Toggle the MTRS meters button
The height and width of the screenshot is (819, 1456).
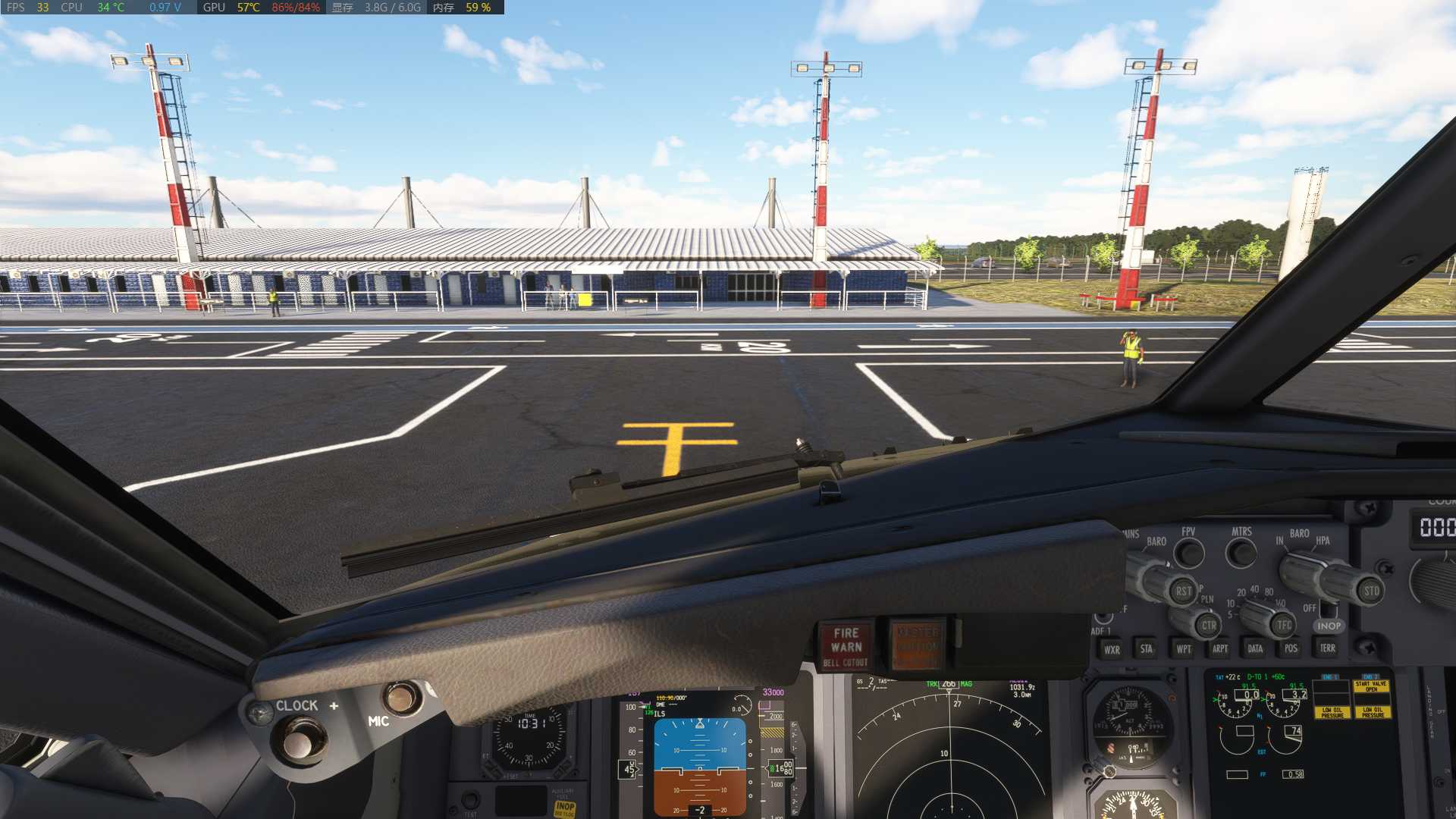pyautogui.click(x=1241, y=553)
